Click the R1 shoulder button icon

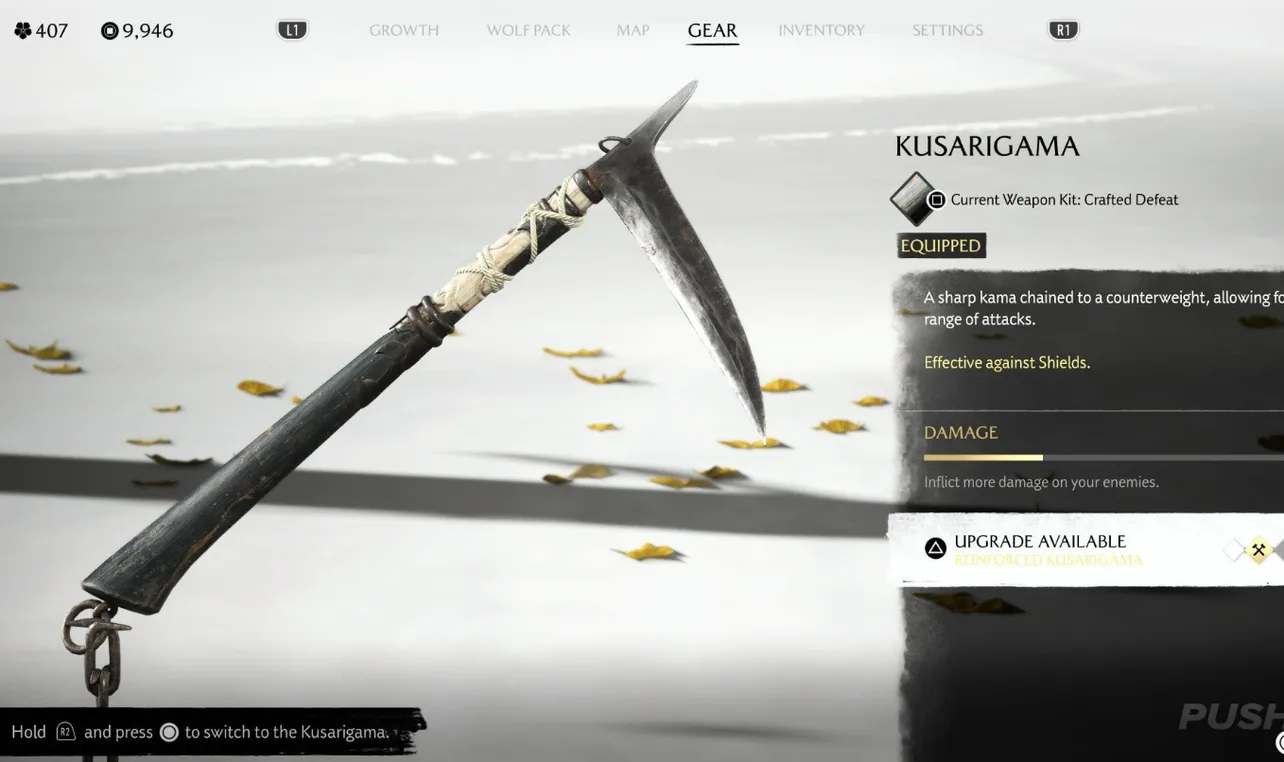tap(1062, 29)
